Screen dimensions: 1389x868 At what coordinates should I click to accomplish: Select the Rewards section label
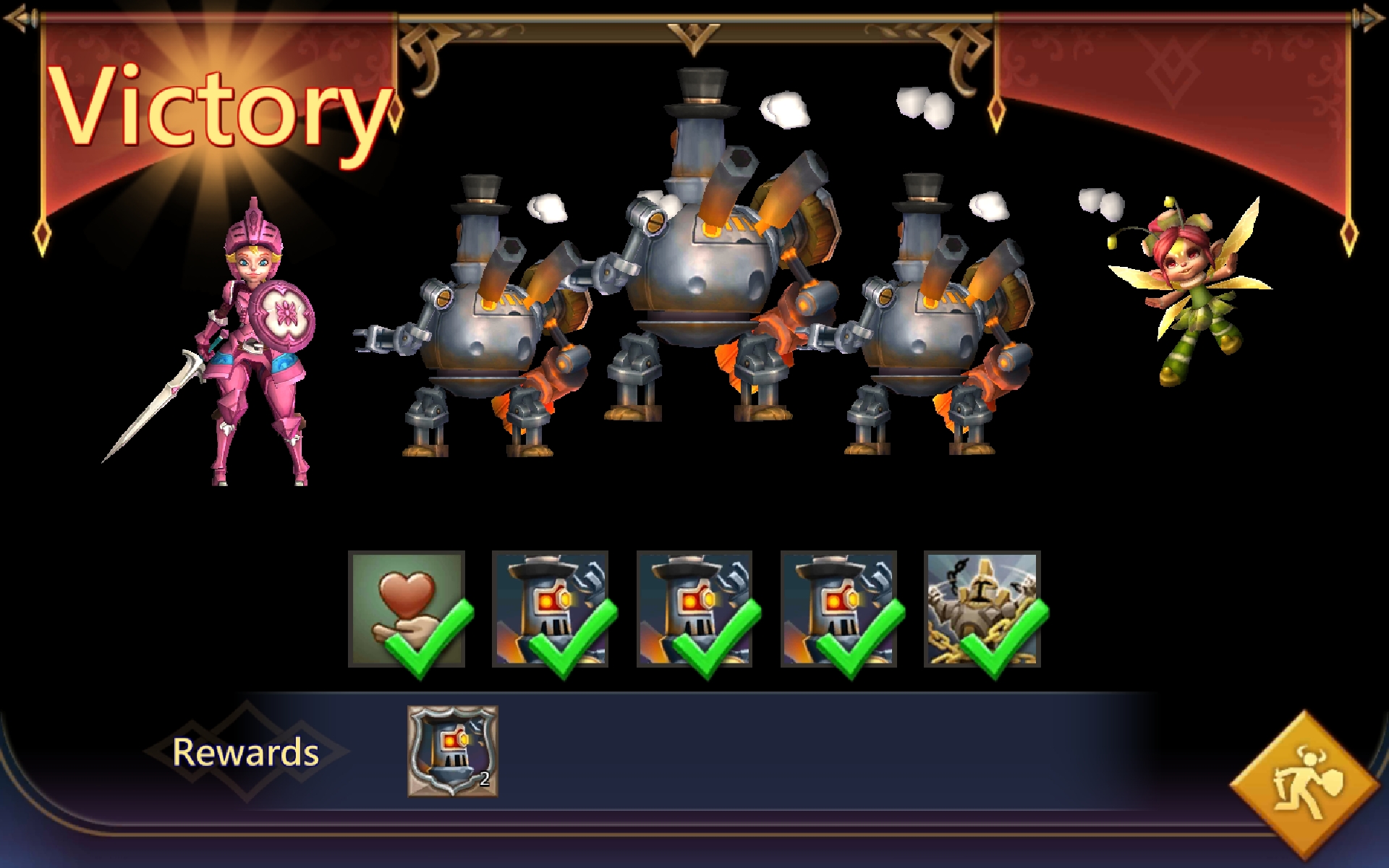pyautogui.click(x=246, y=754)
